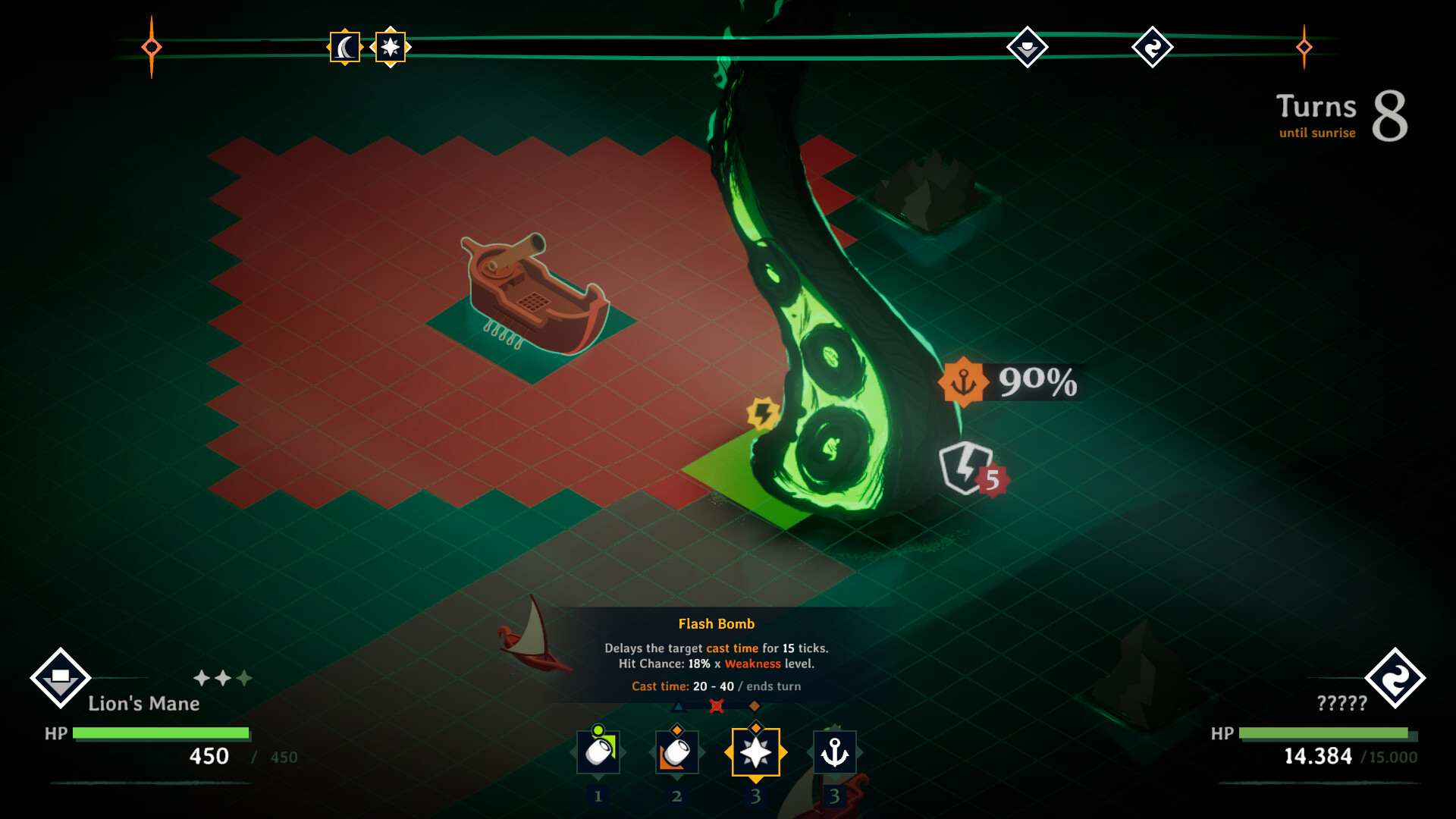Click the tentacle icon on the right timeline
Image resolution: width=1456 pixels, height=819 pixels.
[x=1152, y=48]
